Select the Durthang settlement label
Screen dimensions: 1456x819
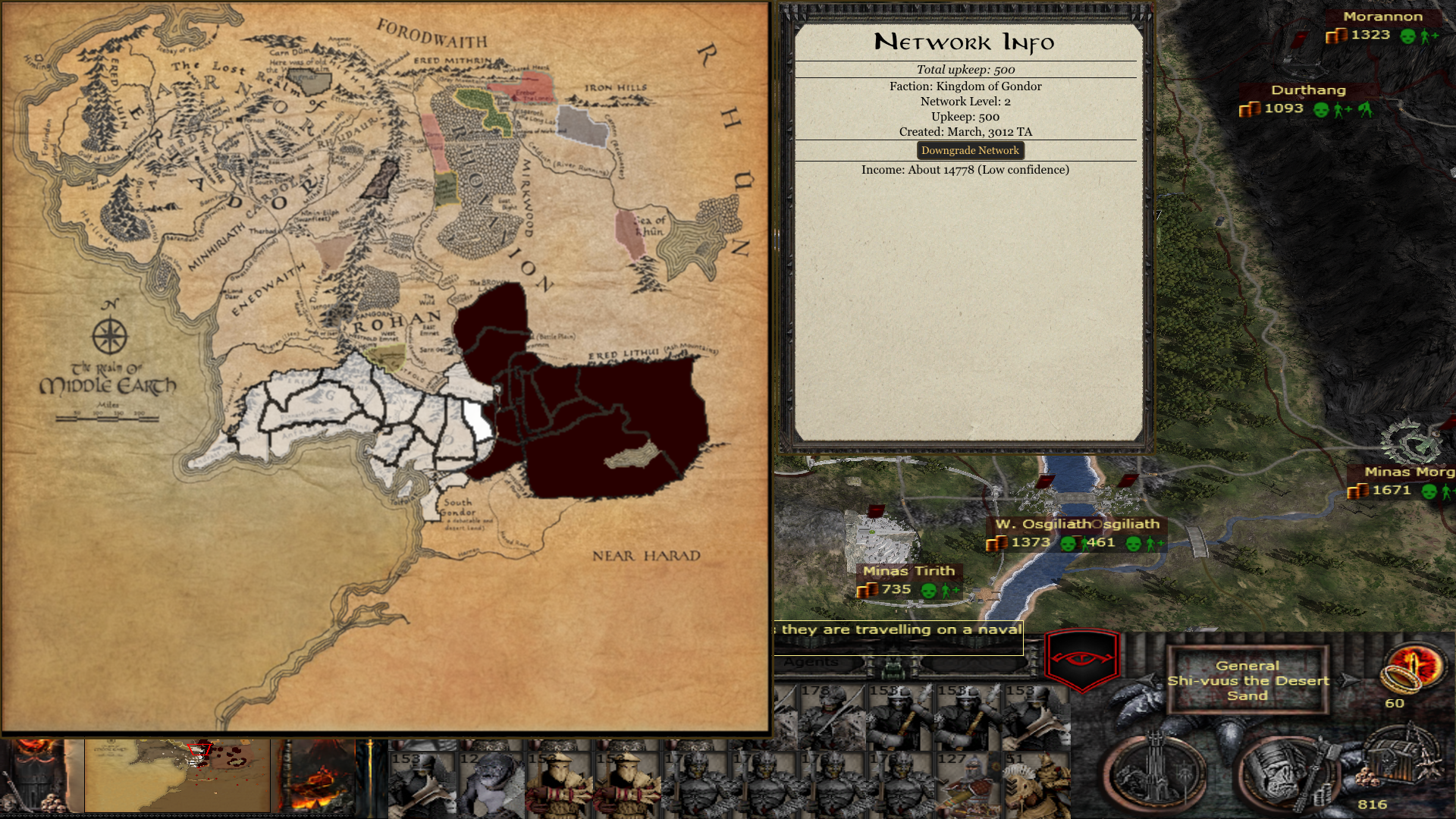[1308, 90]
